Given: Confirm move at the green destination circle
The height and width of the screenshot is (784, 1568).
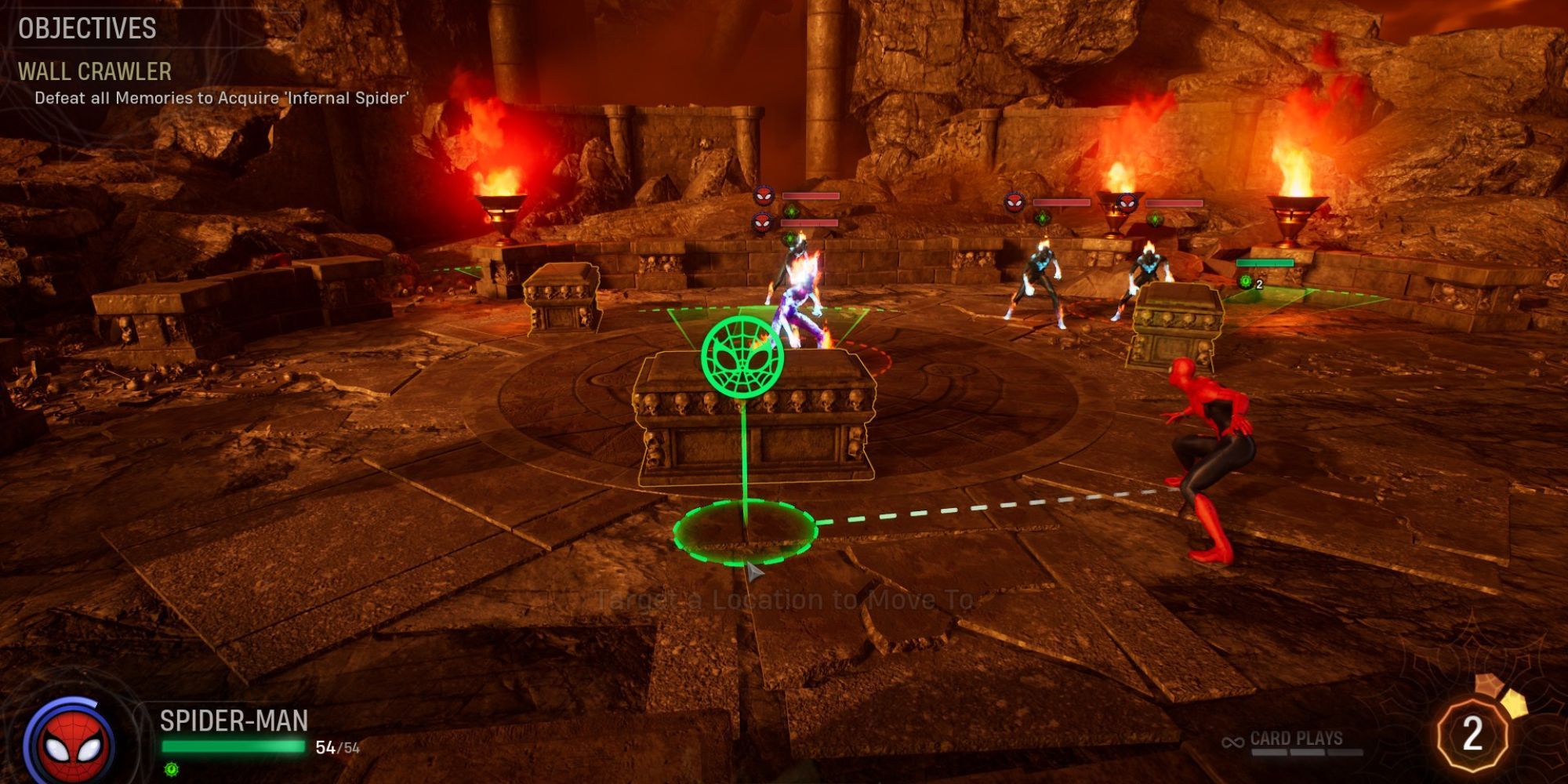Looking at the screenshot, I should pyautogui.click(x=745, y=532).
